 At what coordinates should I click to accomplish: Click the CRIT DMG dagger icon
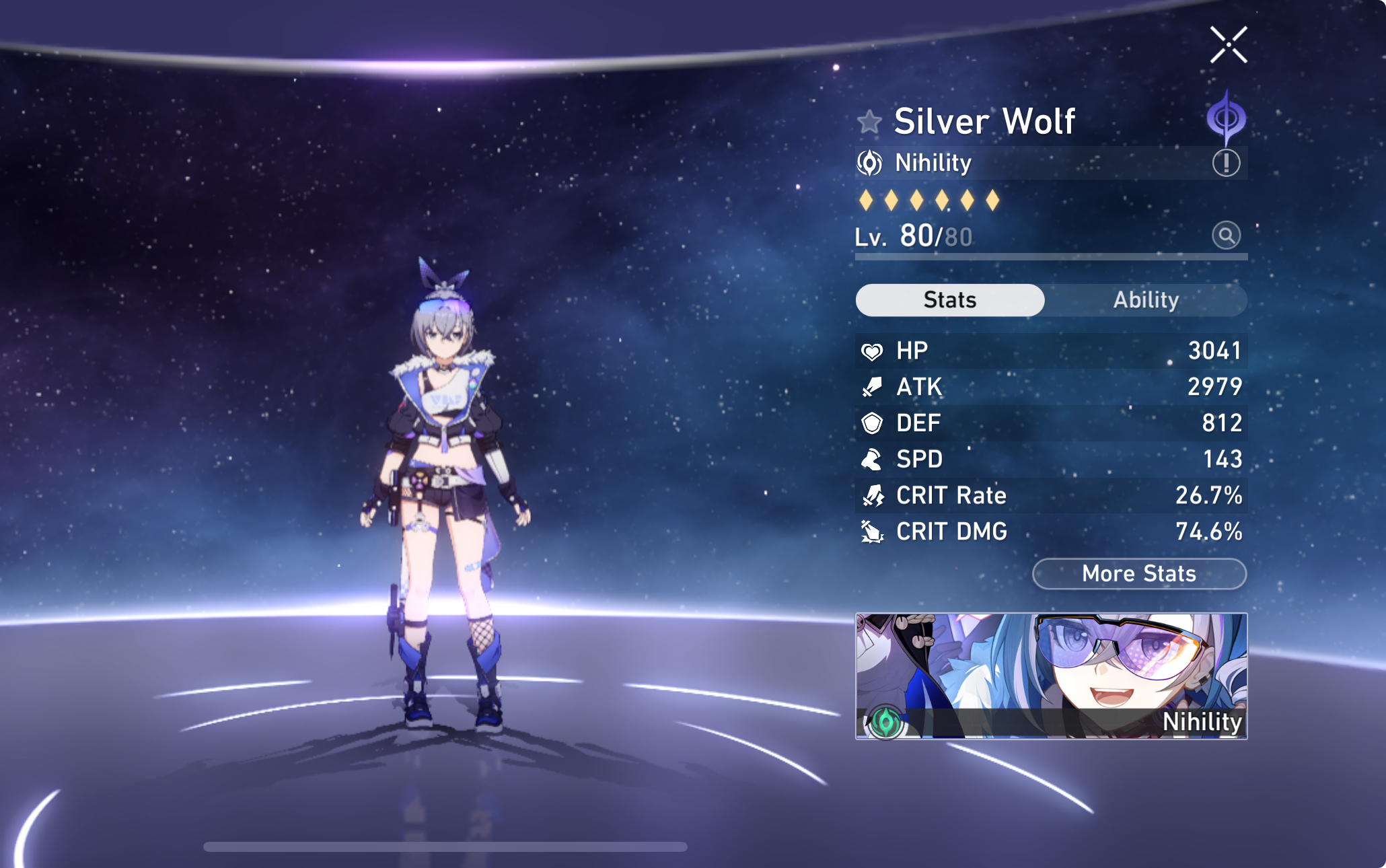click(x=872, y=532)
